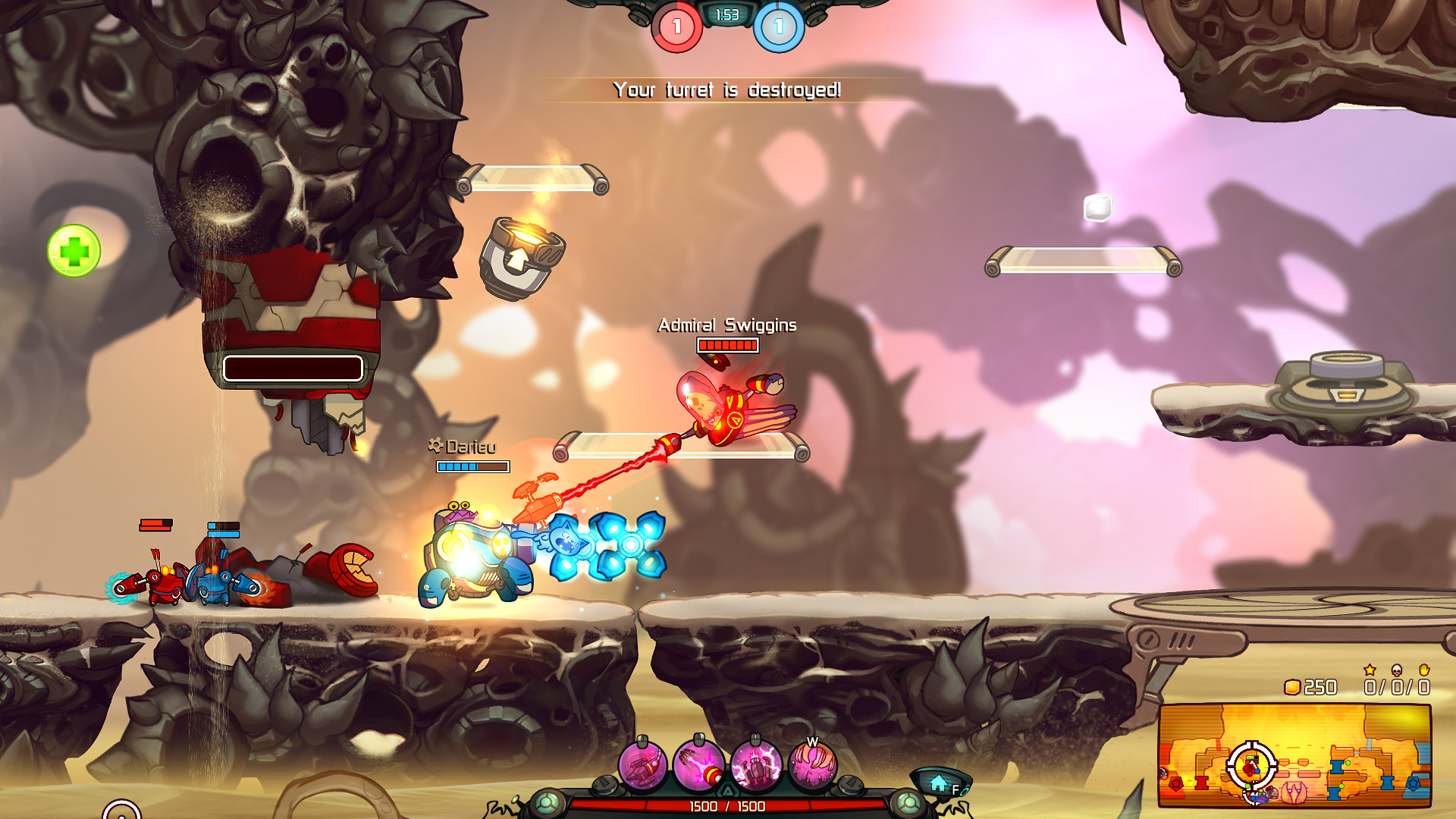Click Admiral Swiggins' health bar
The width and height of the screenshot is (1456, 819).
[726, 346]
